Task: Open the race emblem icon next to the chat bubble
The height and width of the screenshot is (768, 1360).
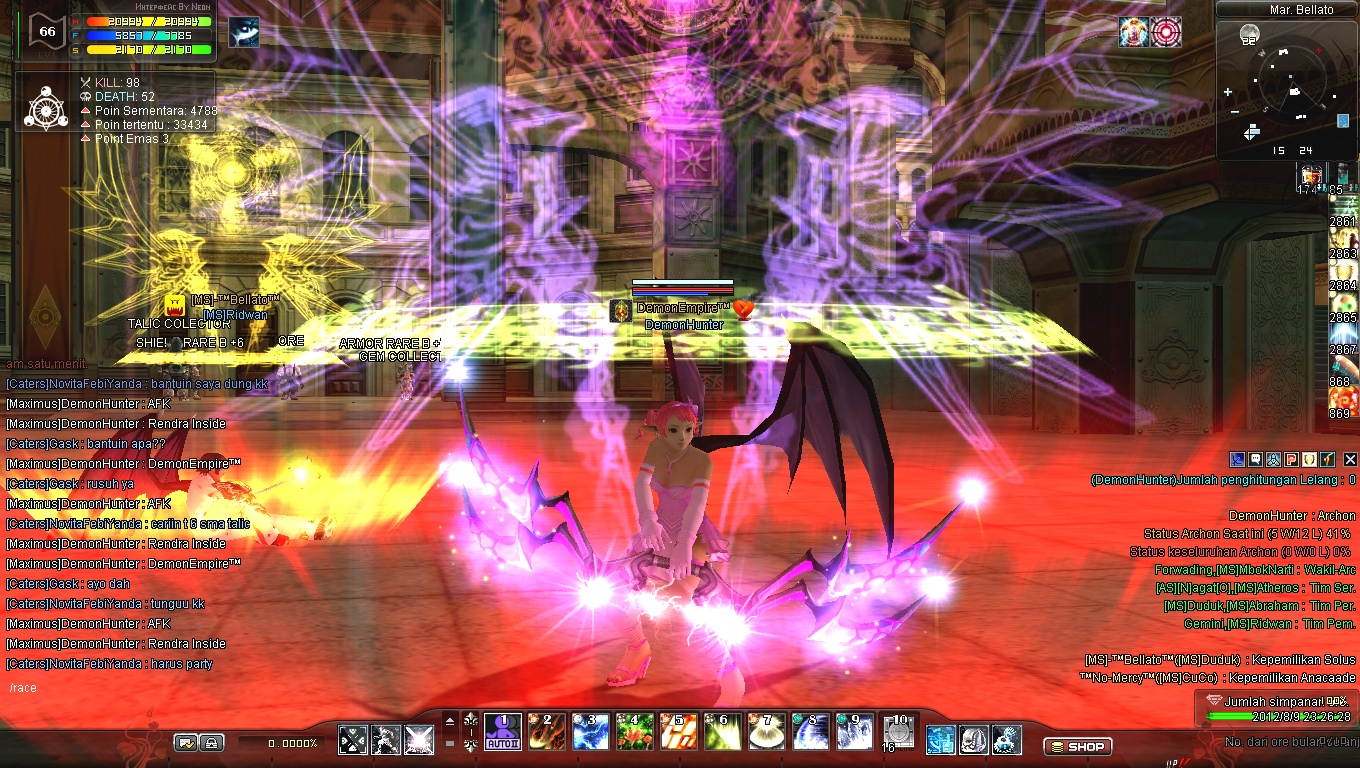Action: click(x=1273, y=459)
